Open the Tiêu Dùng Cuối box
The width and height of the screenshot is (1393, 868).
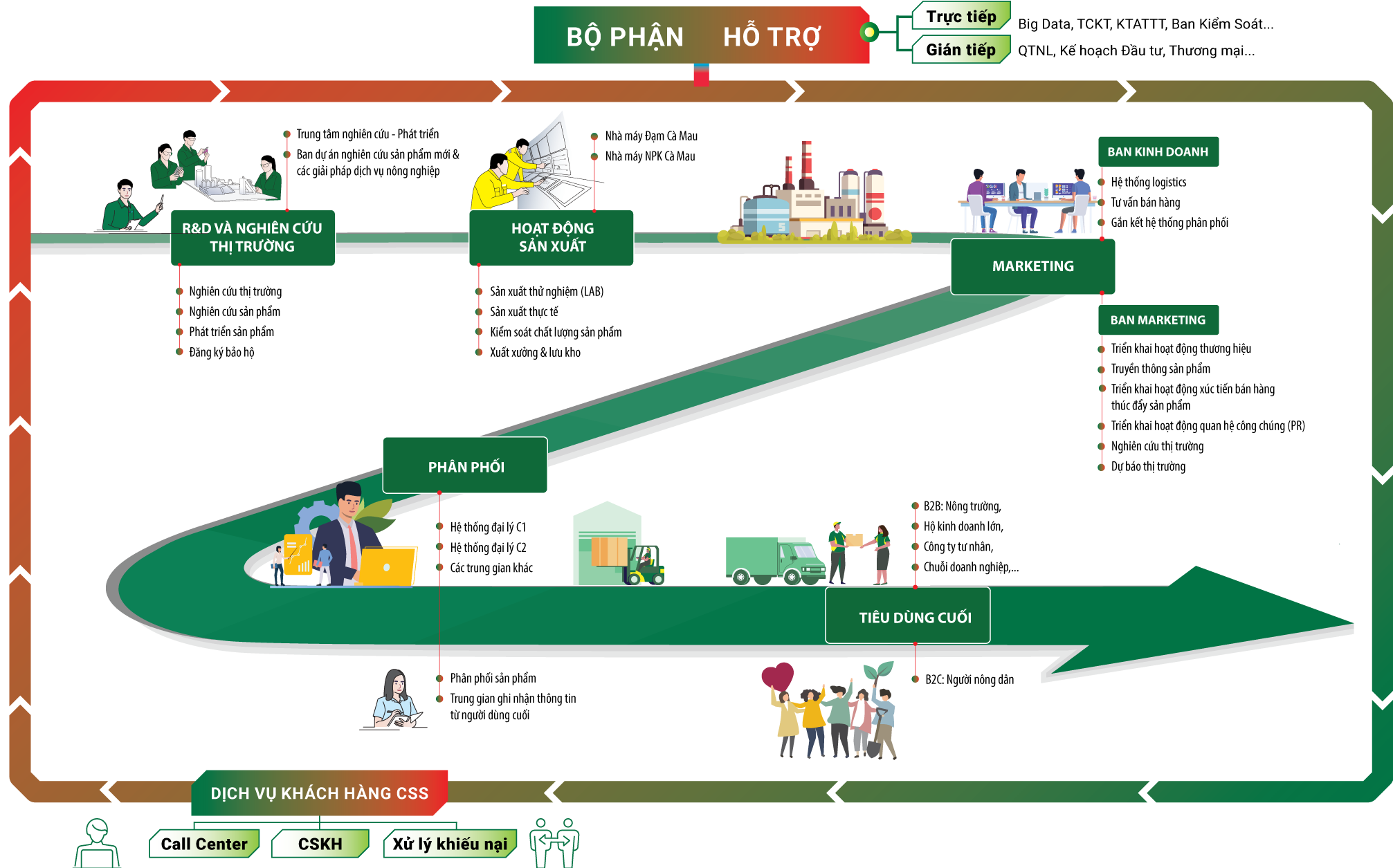tap(915, 617)
